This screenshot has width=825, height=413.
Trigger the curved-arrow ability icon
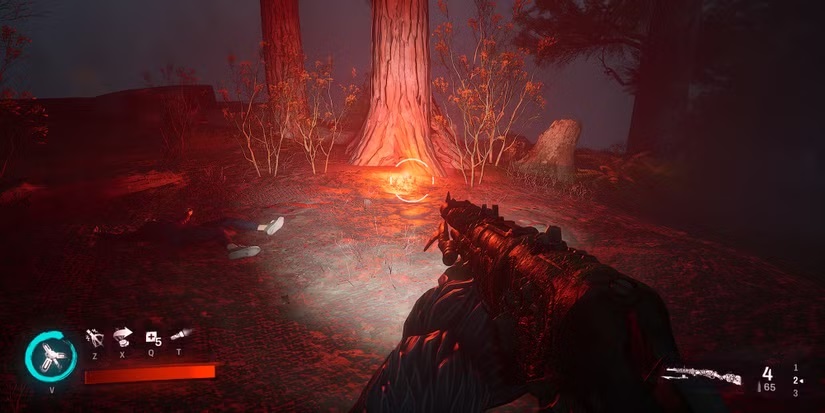[x=124, y=336]
